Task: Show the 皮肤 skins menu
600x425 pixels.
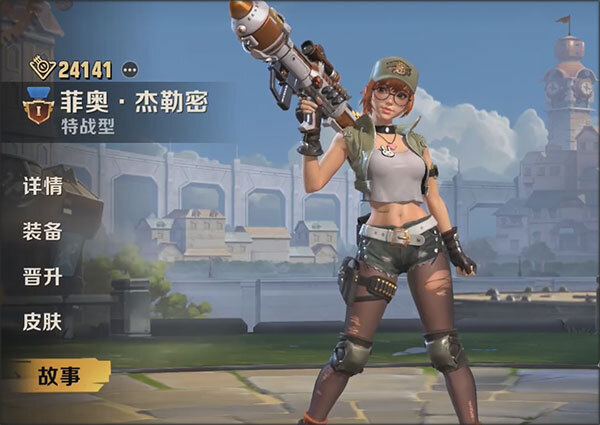Action: [43, 322]
